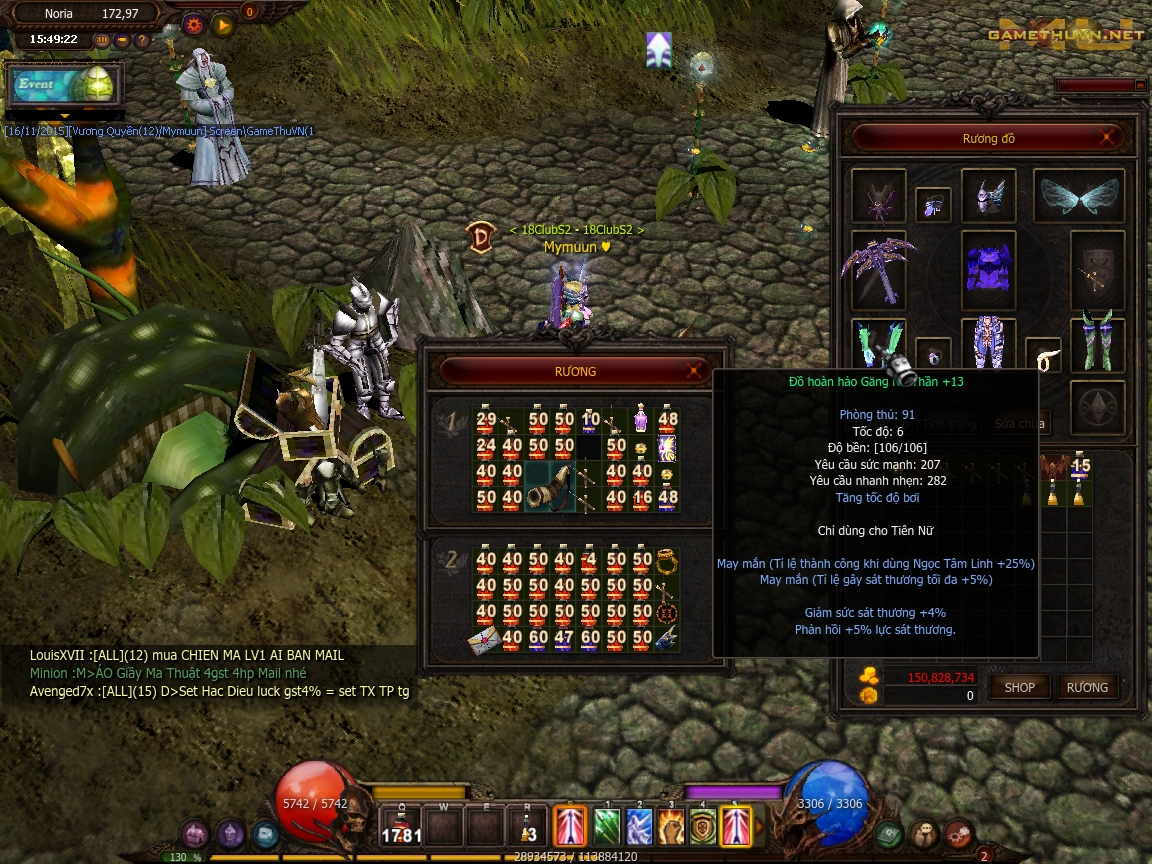The image size is (1152, 864).
Task: Click the equipped purple crossbow weapon slot
Action: (x=877, y=267)
